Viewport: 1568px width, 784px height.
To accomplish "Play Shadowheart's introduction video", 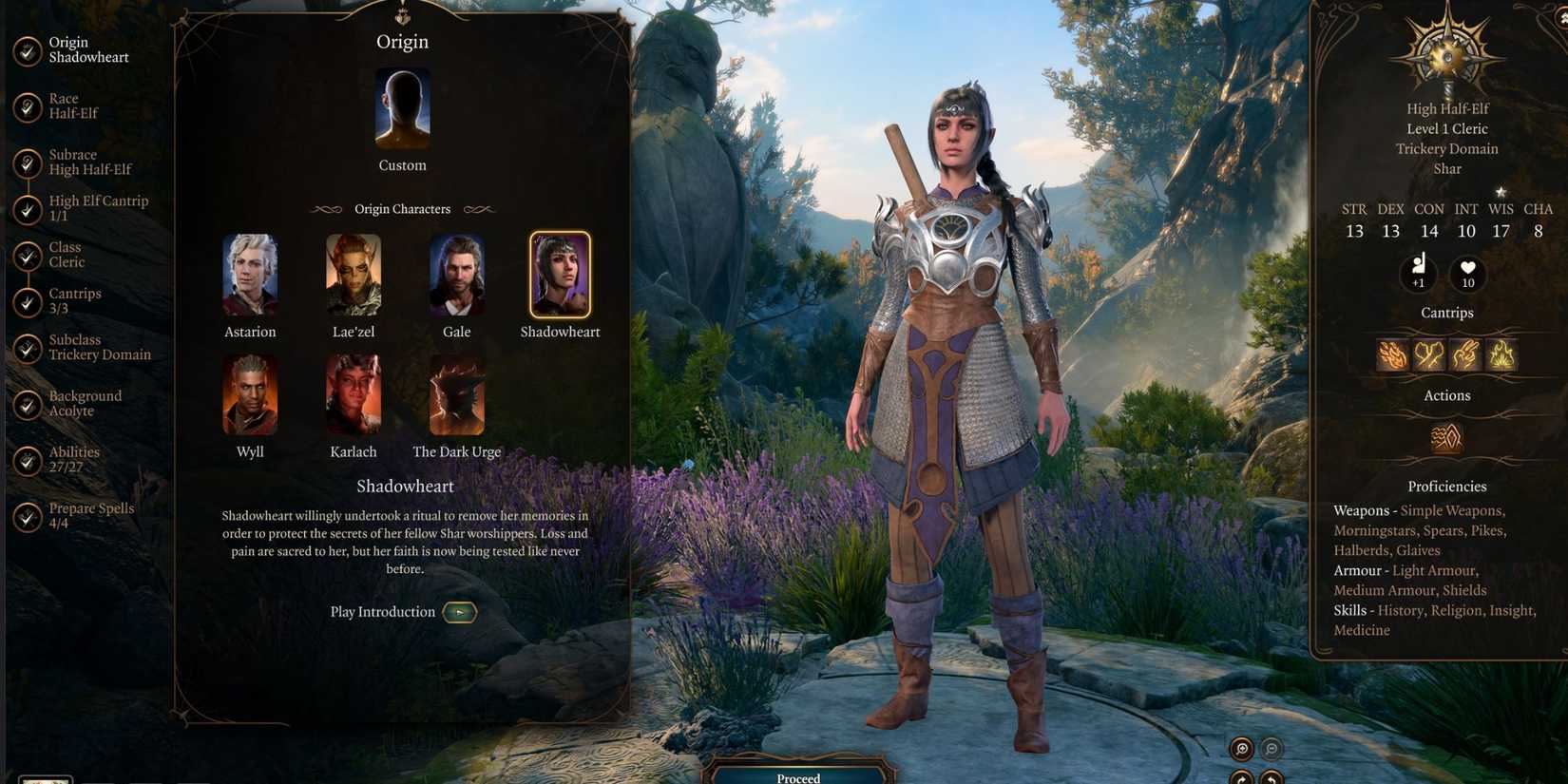I will point(459,611).
